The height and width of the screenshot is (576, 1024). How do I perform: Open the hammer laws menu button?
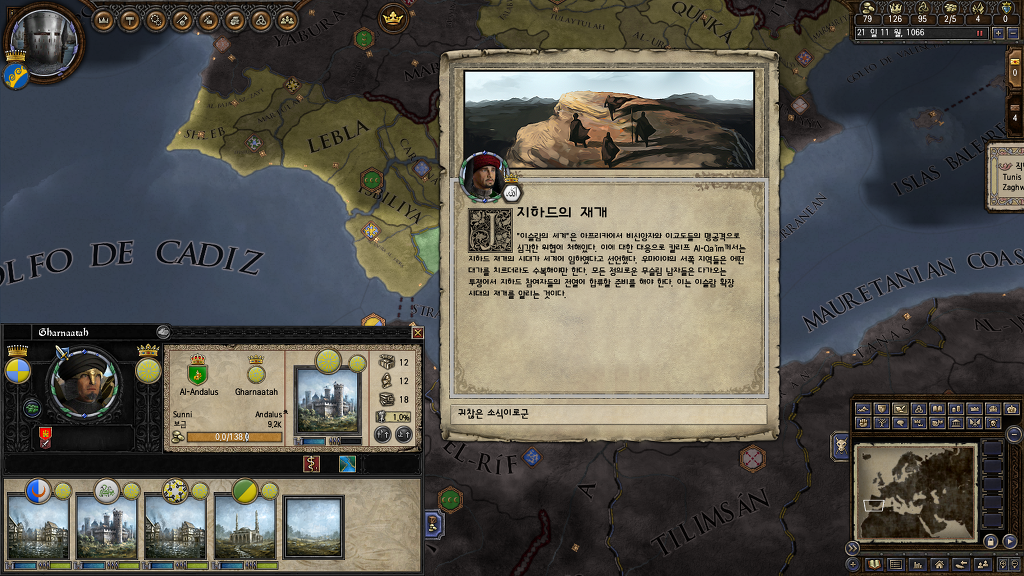point(131,19)
